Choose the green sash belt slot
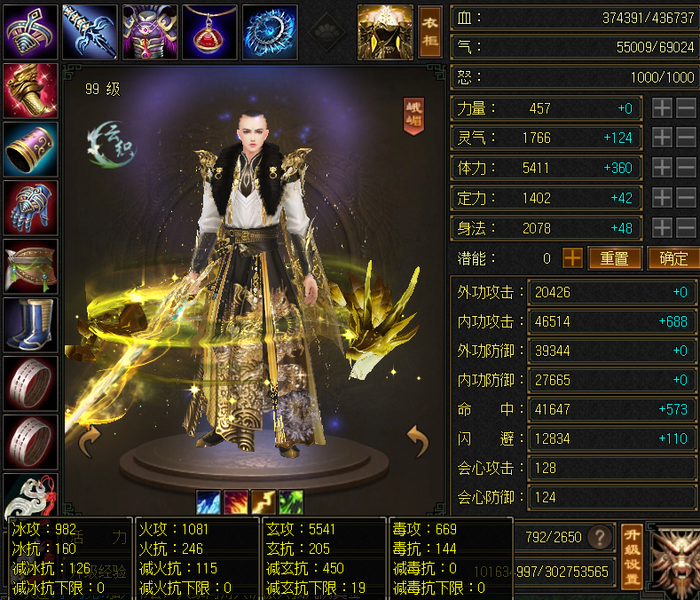 point(30,266)
